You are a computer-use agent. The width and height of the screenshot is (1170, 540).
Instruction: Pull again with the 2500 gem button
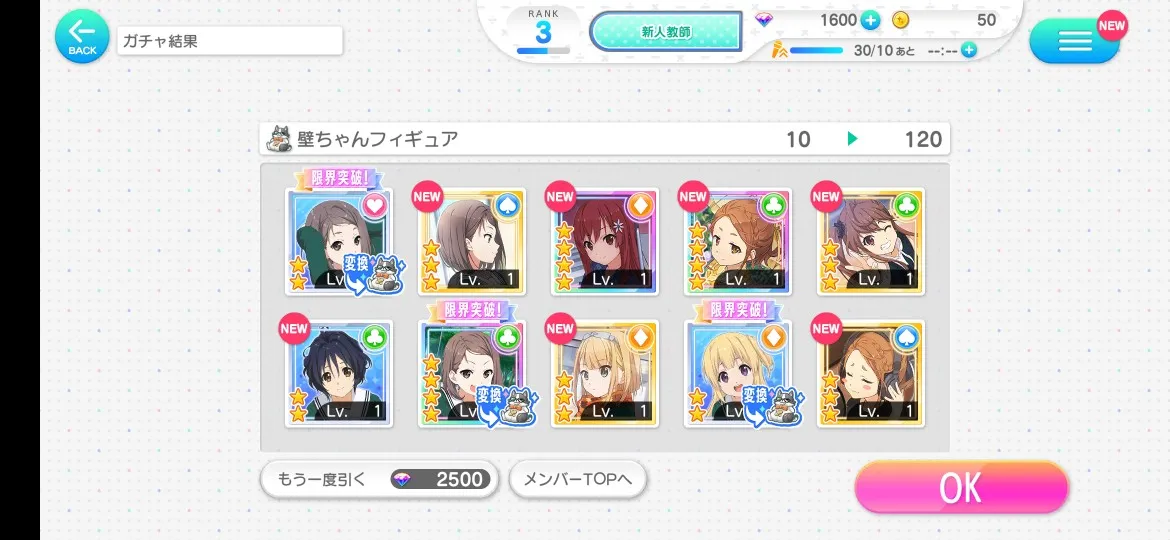378,480
